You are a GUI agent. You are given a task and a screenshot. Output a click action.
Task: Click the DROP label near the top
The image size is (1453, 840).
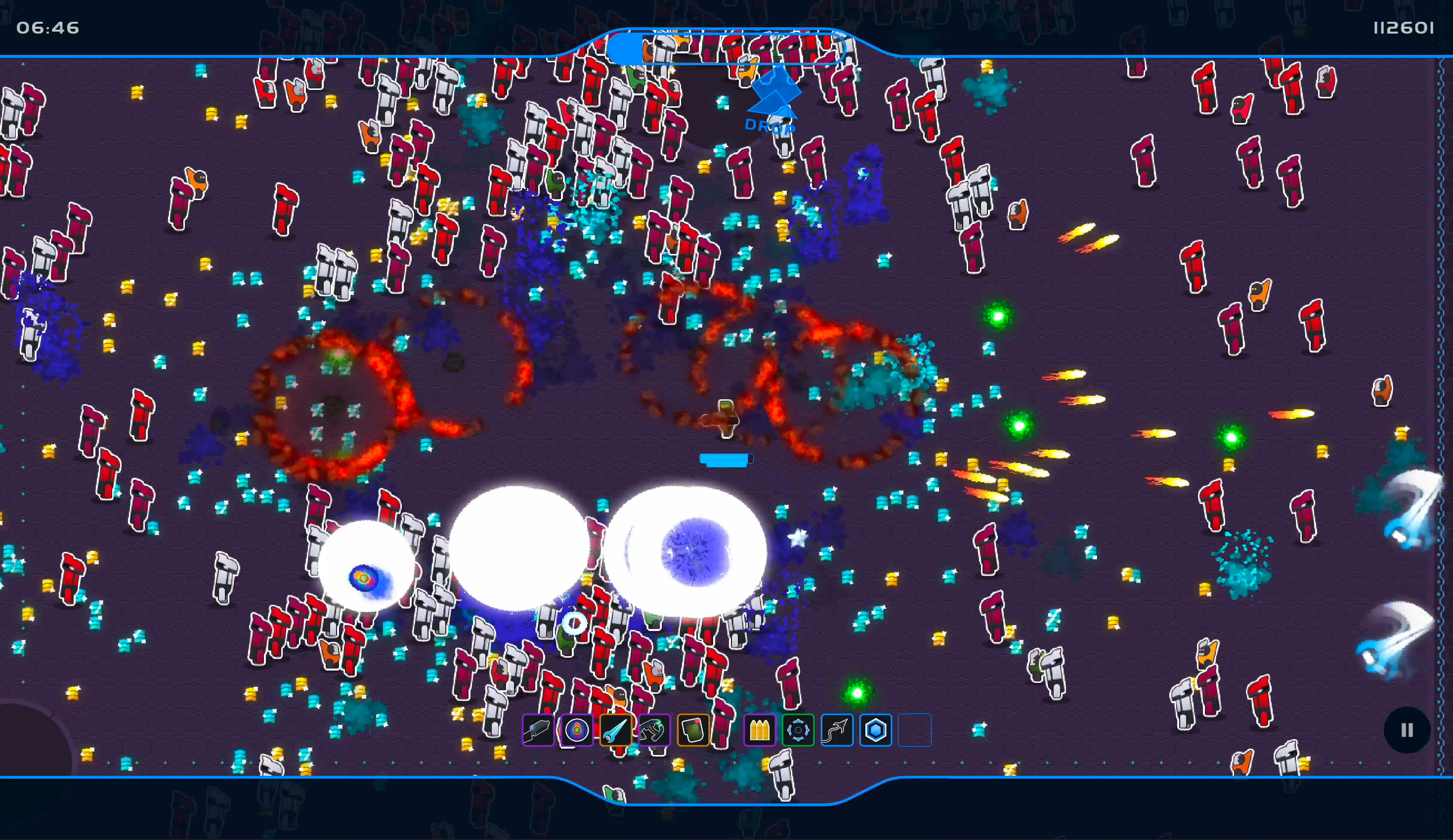pos(769,125)
